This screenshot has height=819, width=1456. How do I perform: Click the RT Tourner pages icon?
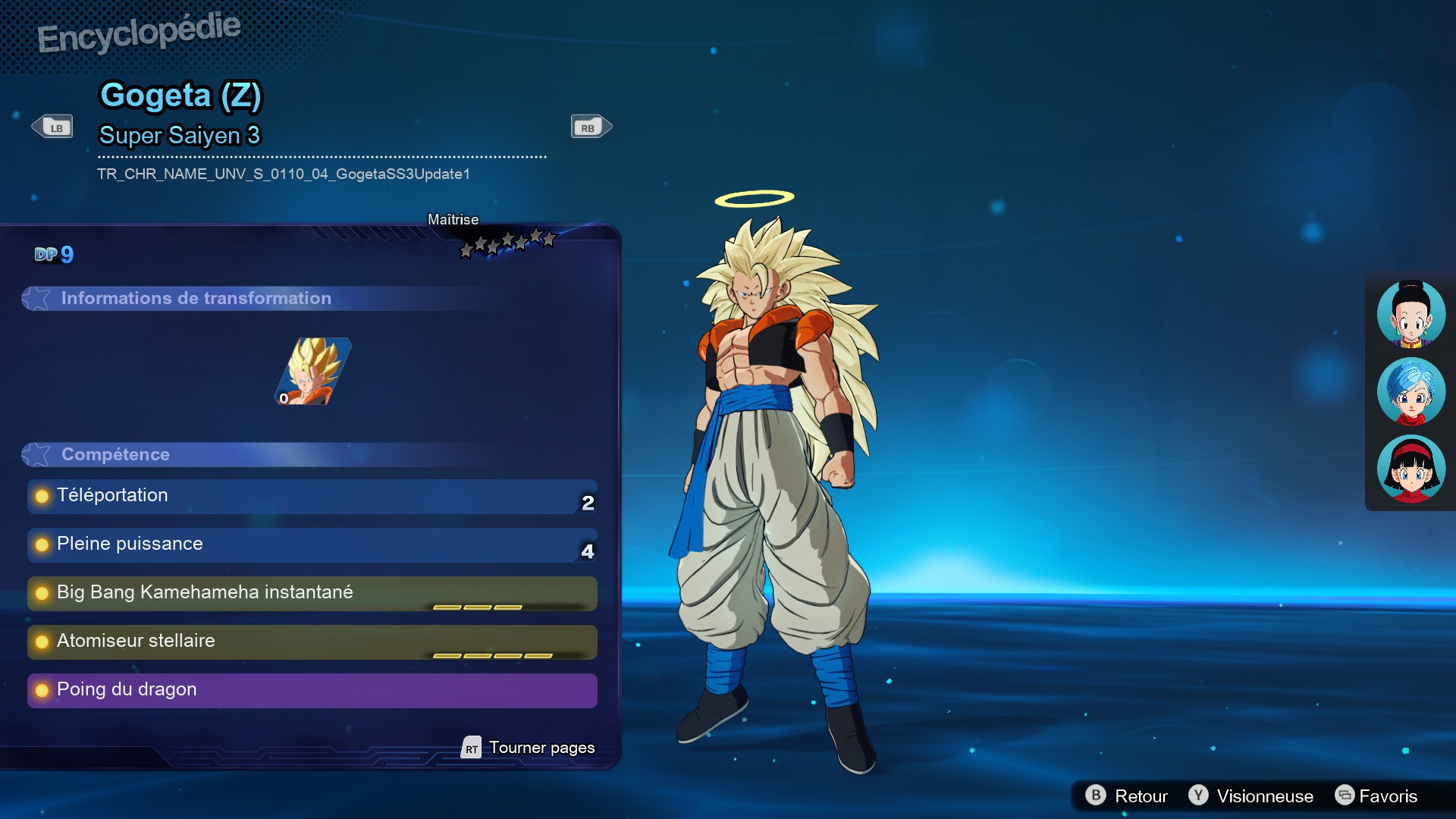472,748
